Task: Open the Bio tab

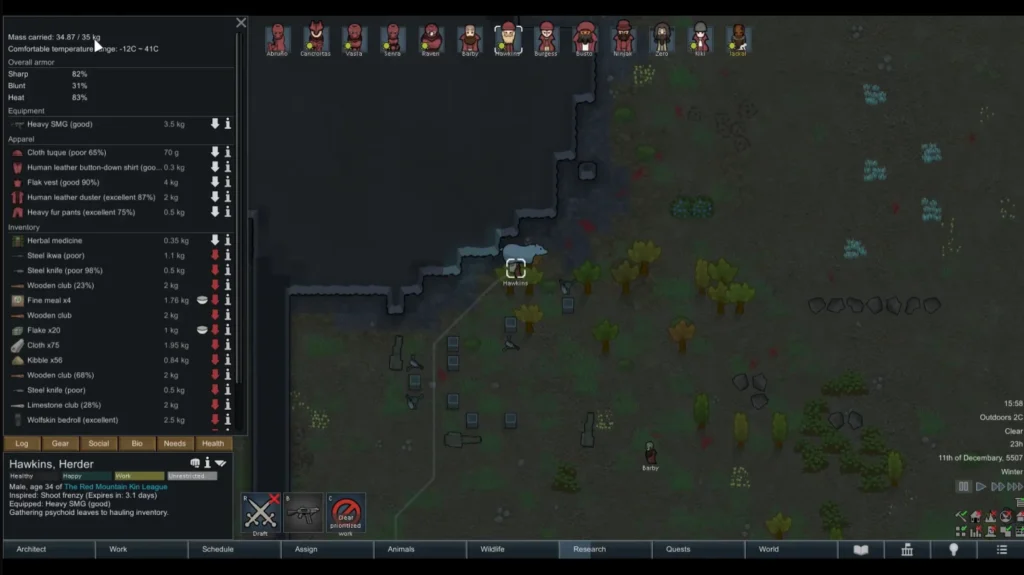Action: 137,443
